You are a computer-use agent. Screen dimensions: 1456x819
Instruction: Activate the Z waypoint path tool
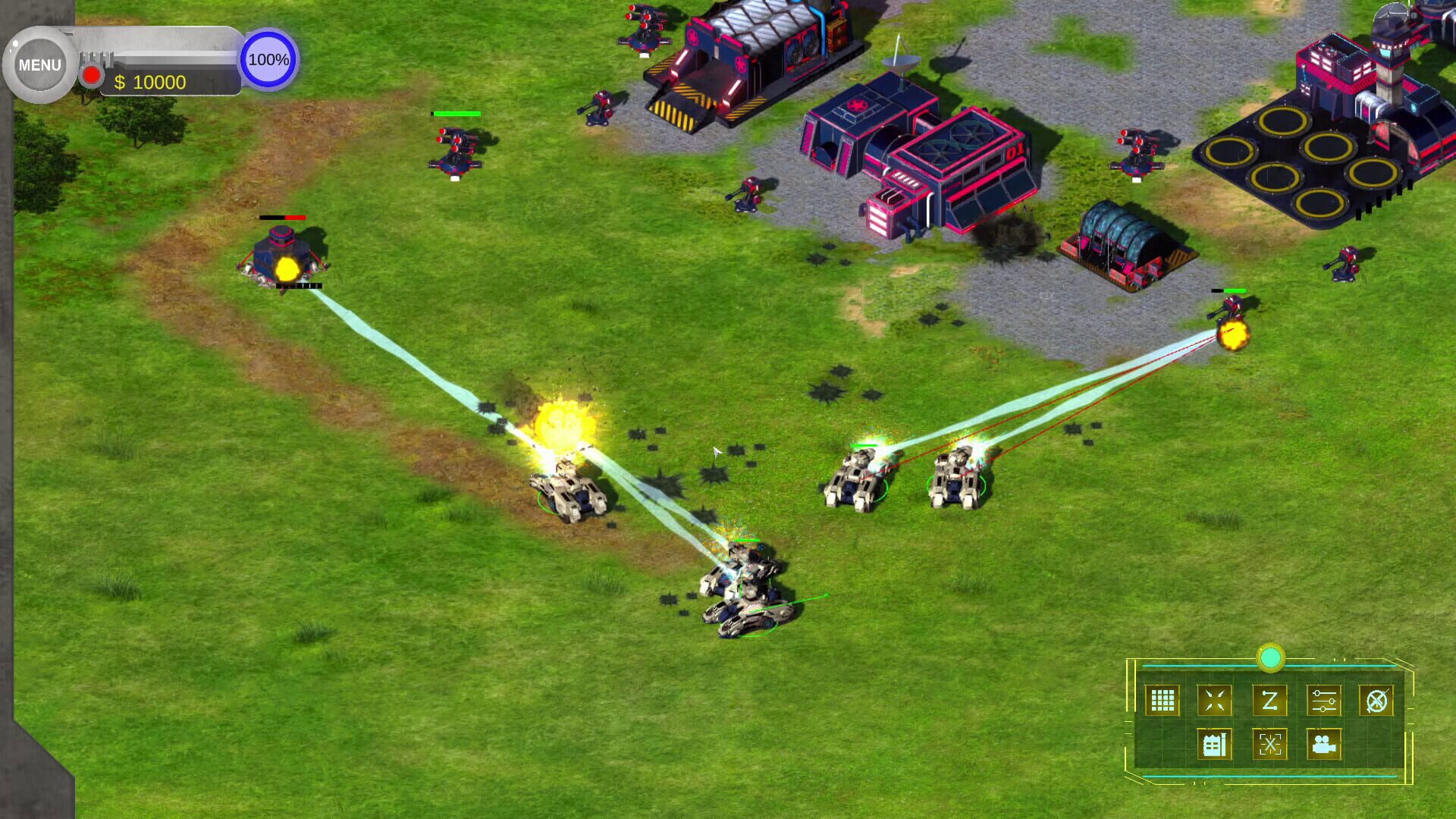tap(1269, 701)
